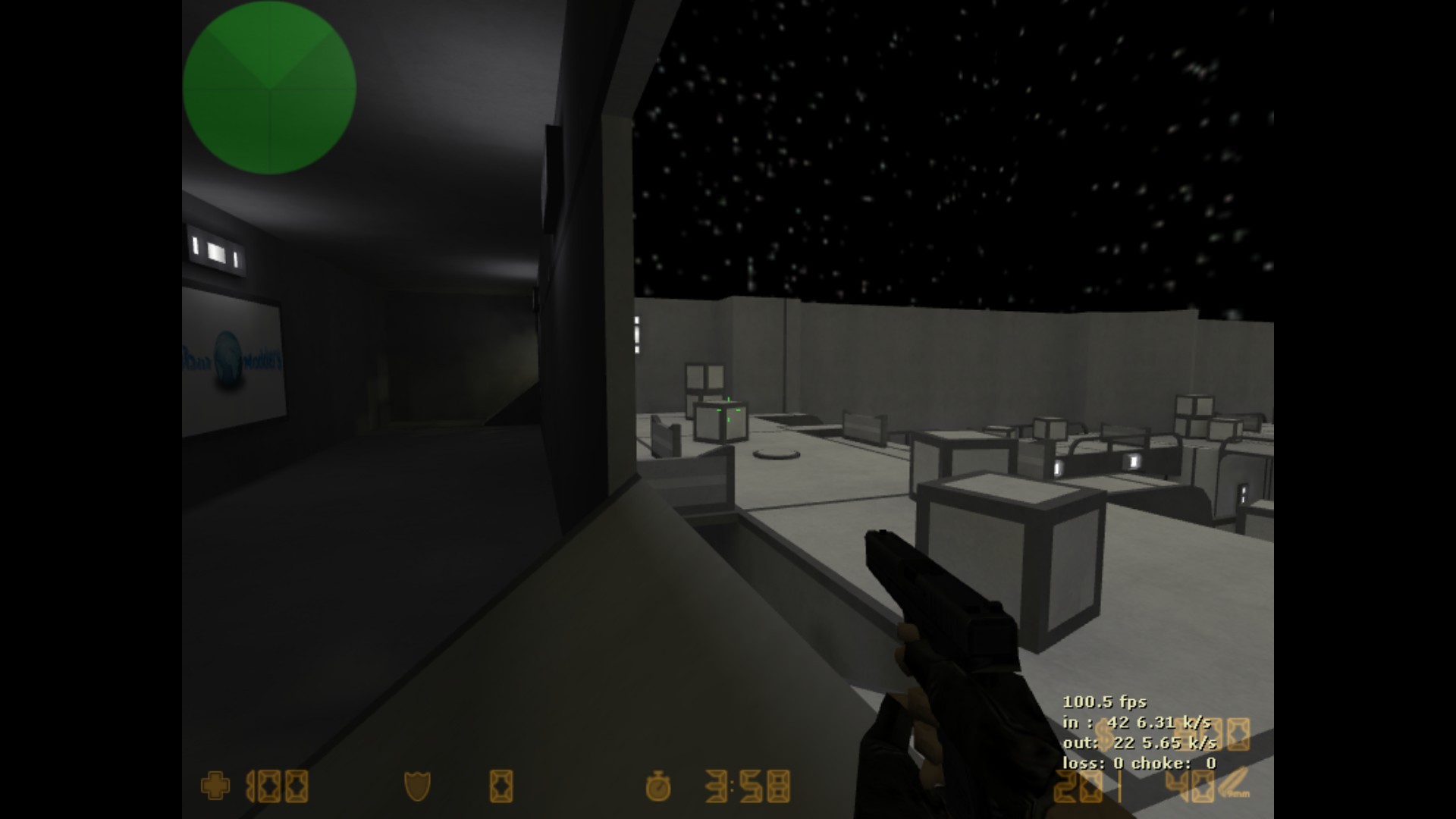Click the 100.5 fps counter text
This screenshot has height=819, width=1456.
1103,703
